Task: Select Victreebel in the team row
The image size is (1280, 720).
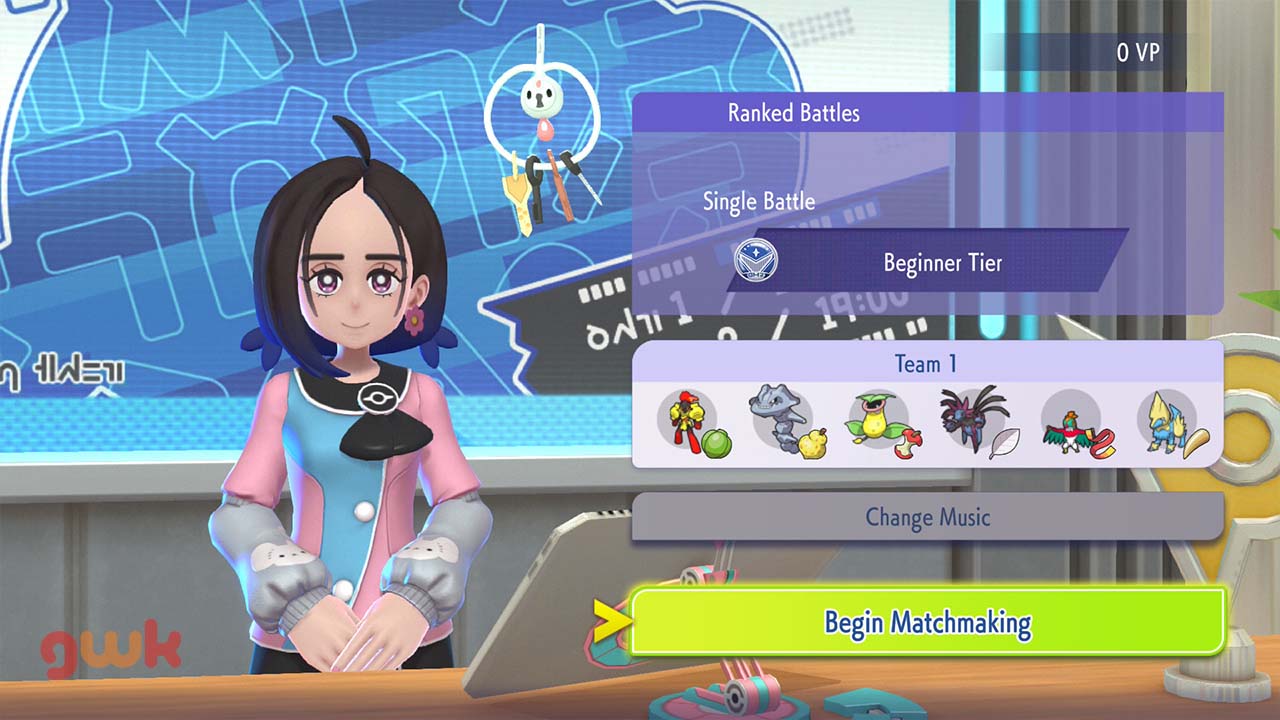Action: [878, 421]
